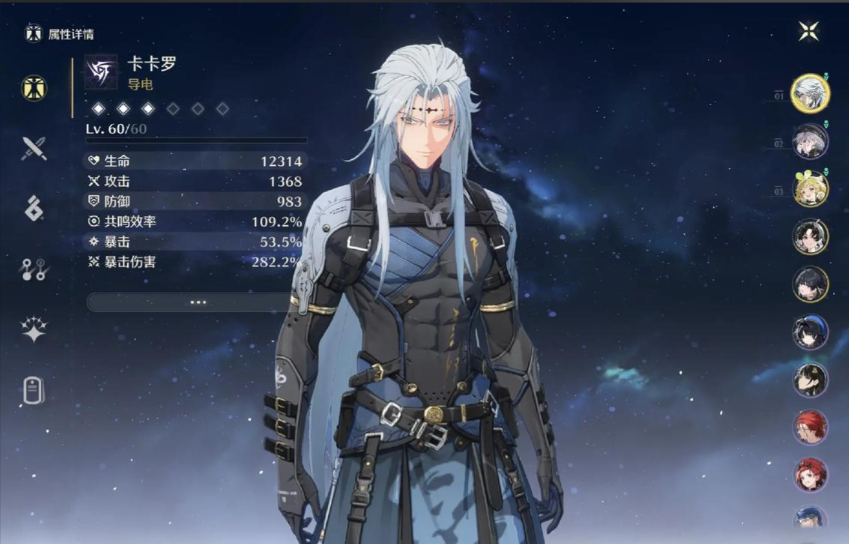Open the bottom tag-shaped tab icon
This screenshot has width=849, height=544.
35,391
